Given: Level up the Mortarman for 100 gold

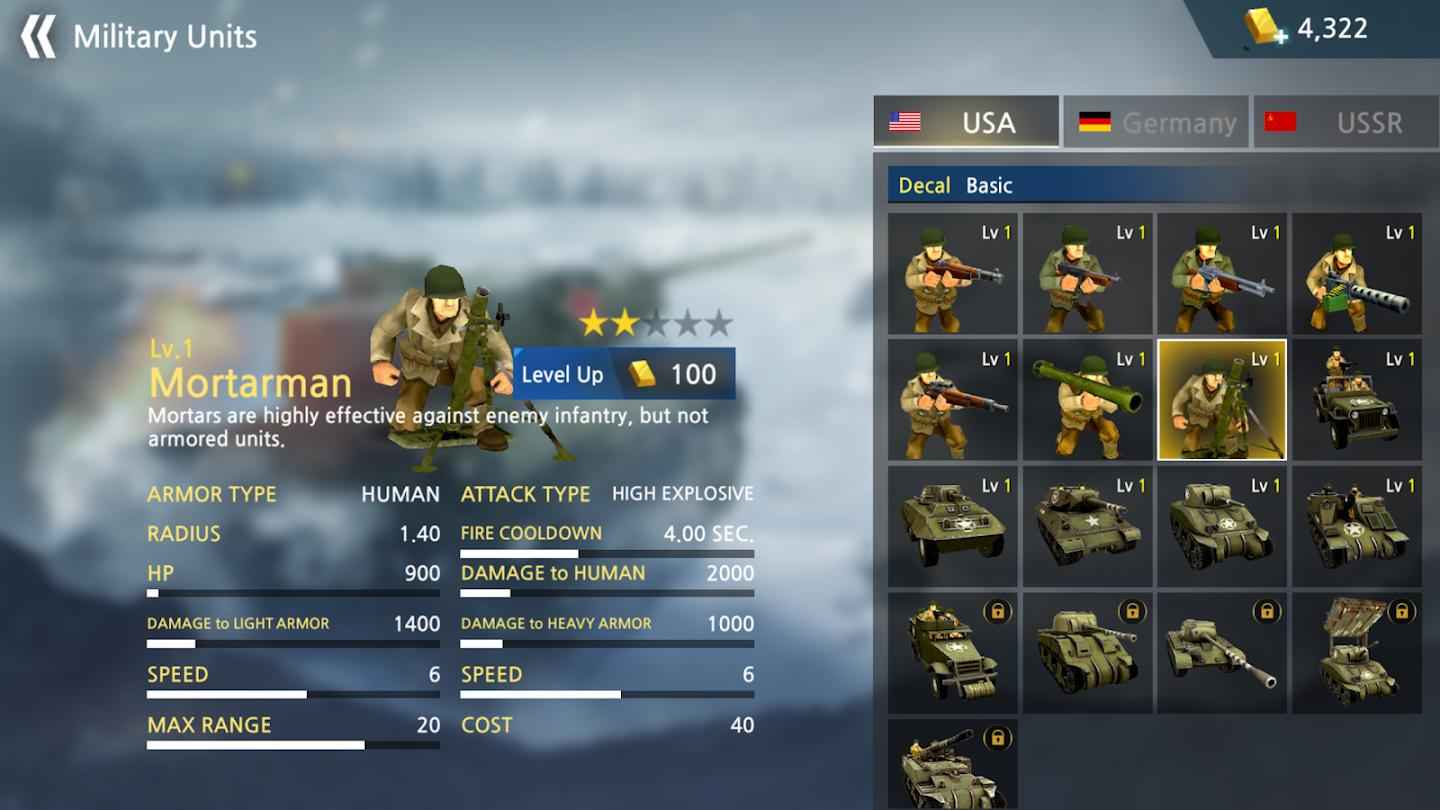Looking at the screenshot, I should pos(624,374).
